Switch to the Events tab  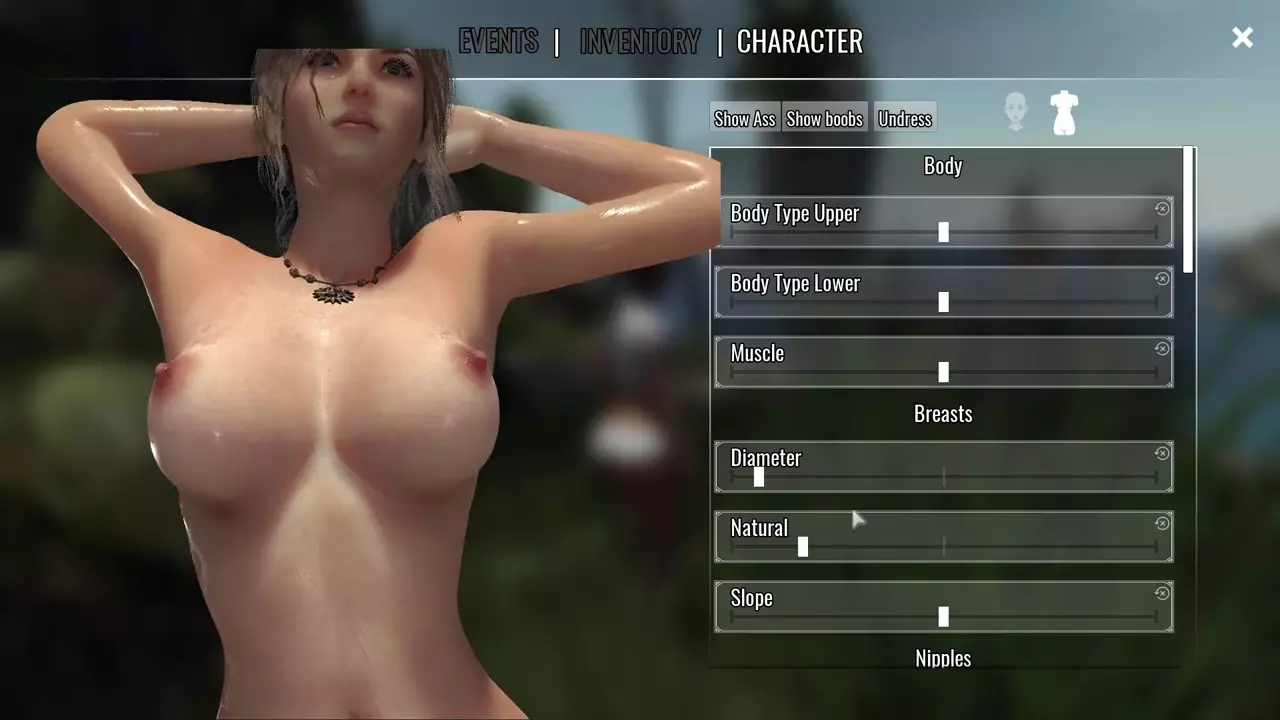point(498,41)
